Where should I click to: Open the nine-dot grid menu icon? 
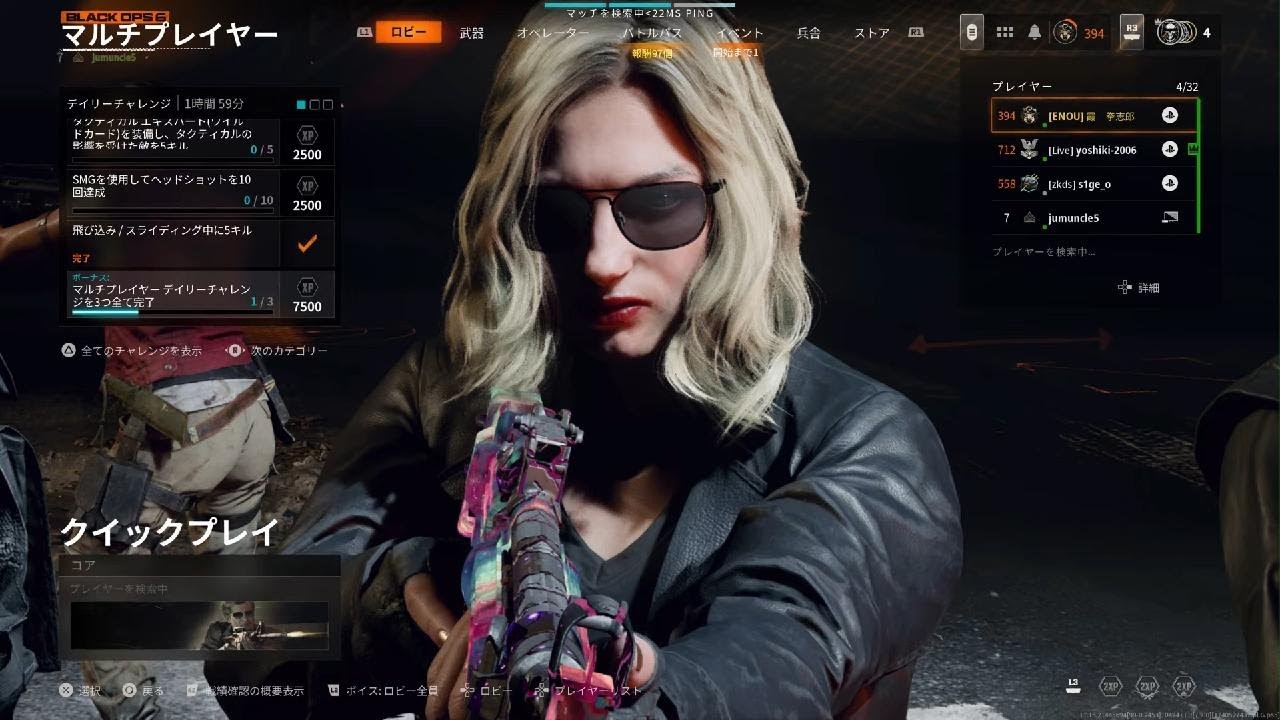pyautogui.click(x=1005, y=33)
